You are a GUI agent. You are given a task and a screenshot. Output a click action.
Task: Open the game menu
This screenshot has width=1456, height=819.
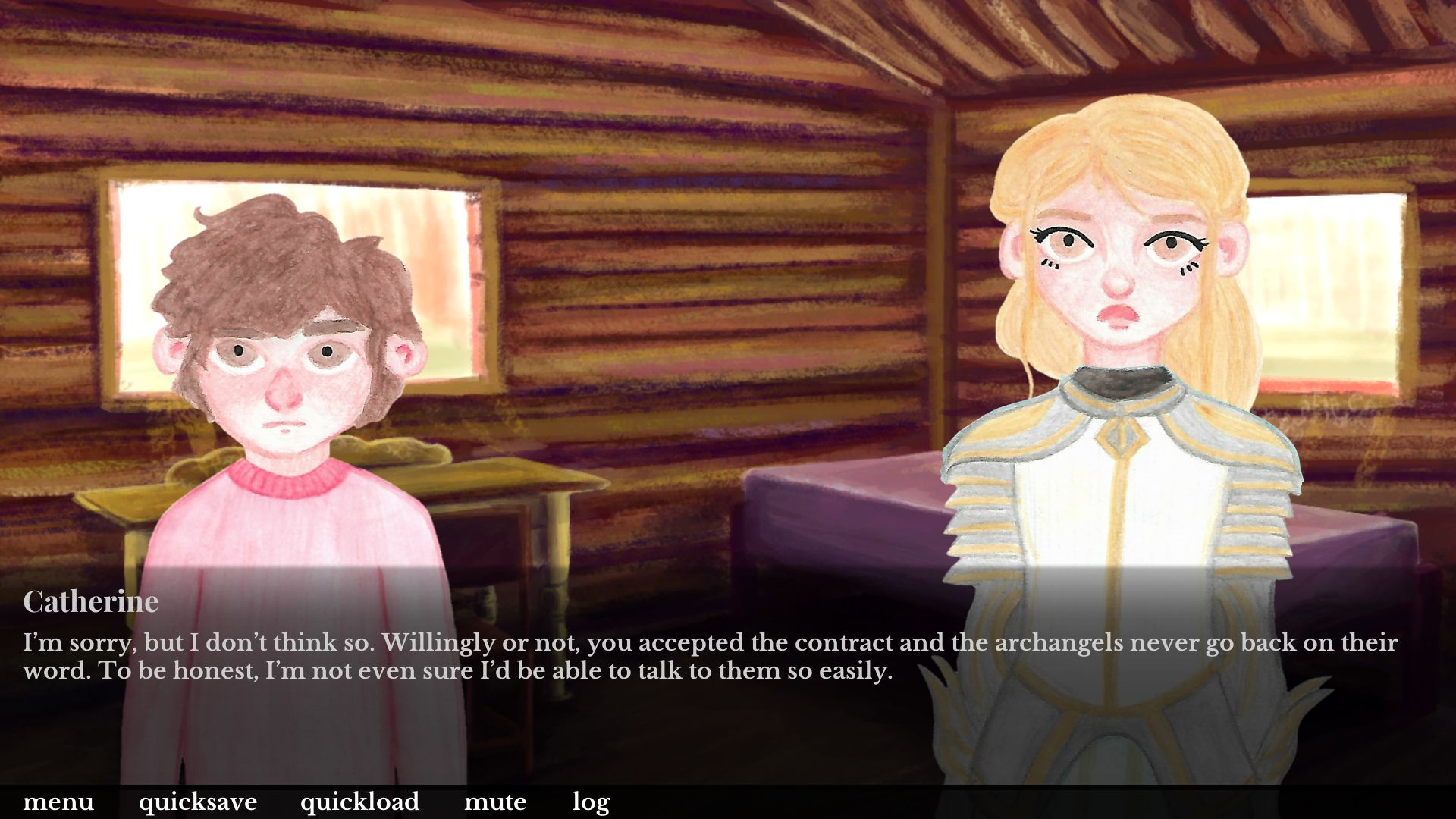(58, 802)
